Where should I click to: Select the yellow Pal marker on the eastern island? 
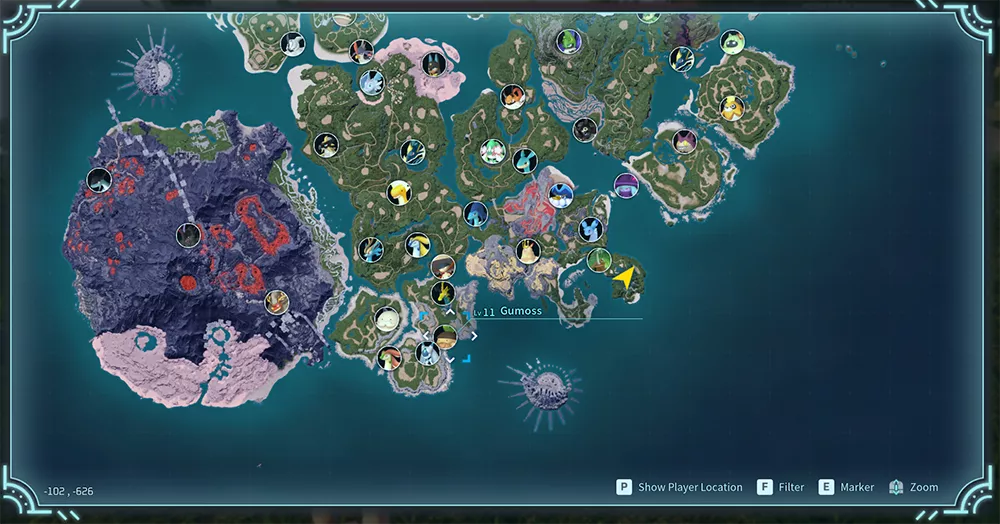tap(733, 107)
